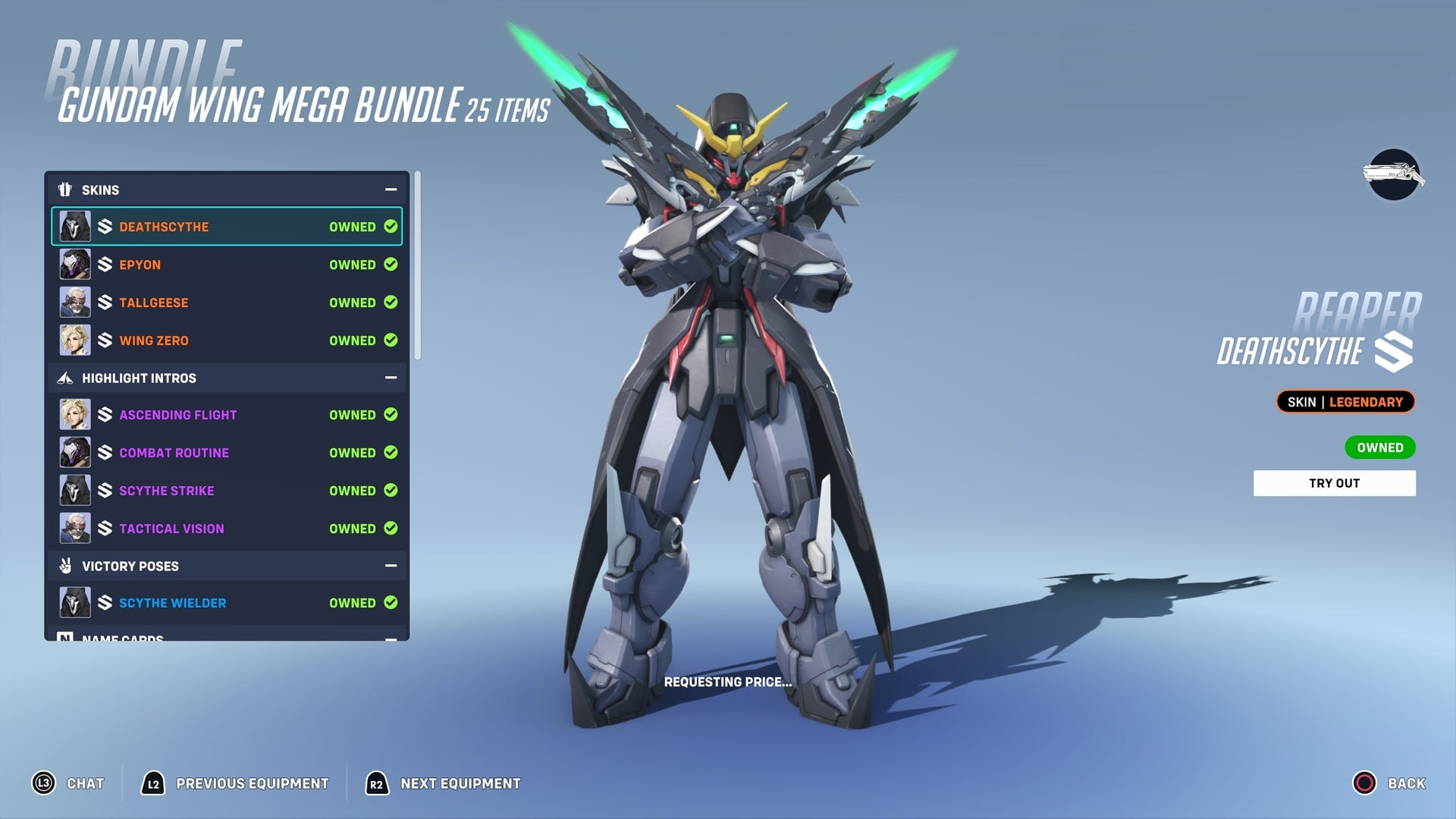Viewport: 1456px width, 819px height.
Task: Click the paper plane icon beside Highlight Intros
Action: click(x=66, y=377)
